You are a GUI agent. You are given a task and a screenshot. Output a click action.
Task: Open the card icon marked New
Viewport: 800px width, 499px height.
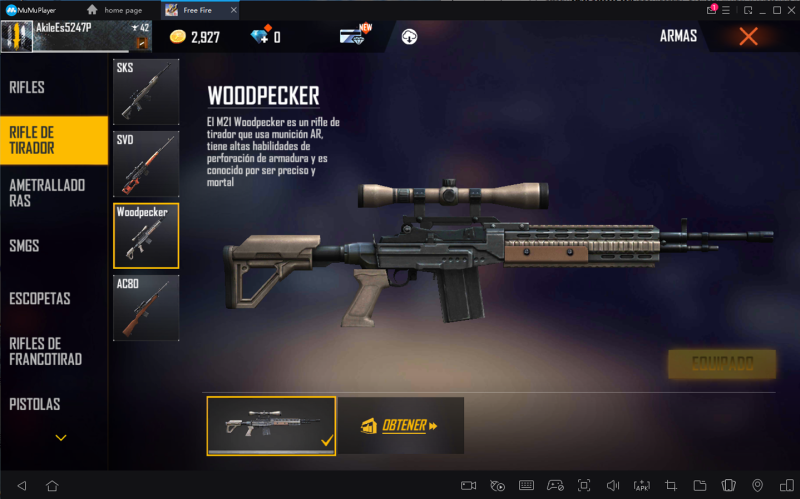tap(353, 37)
